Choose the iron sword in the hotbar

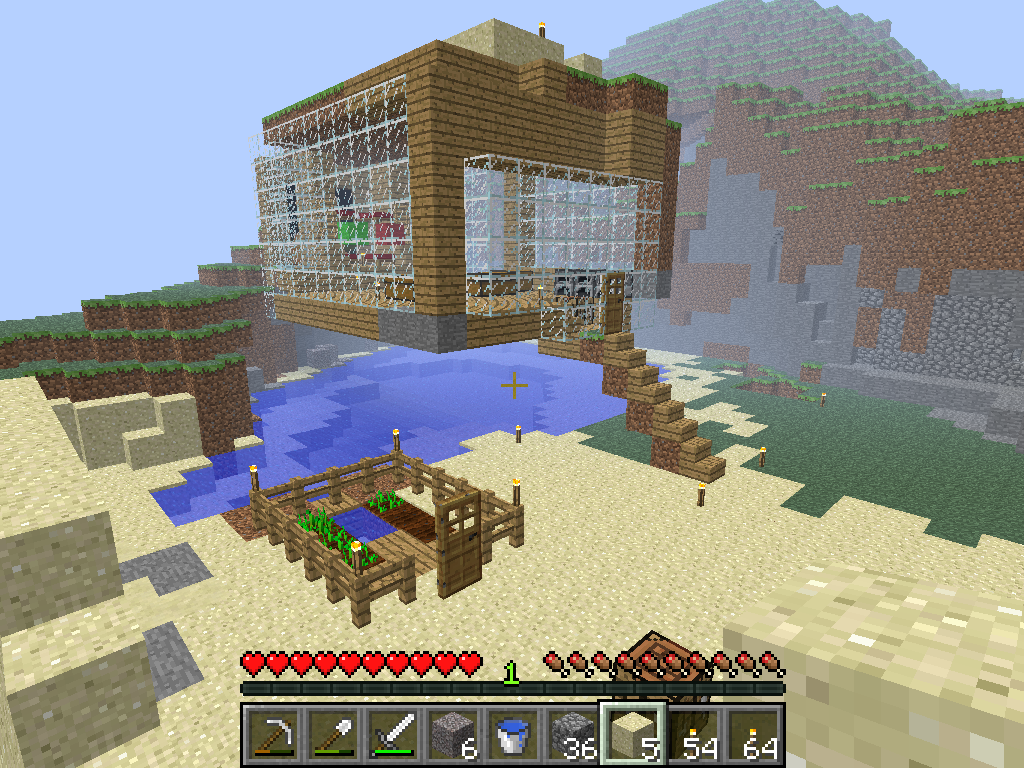pyautogui.click(x=393, y=734)
